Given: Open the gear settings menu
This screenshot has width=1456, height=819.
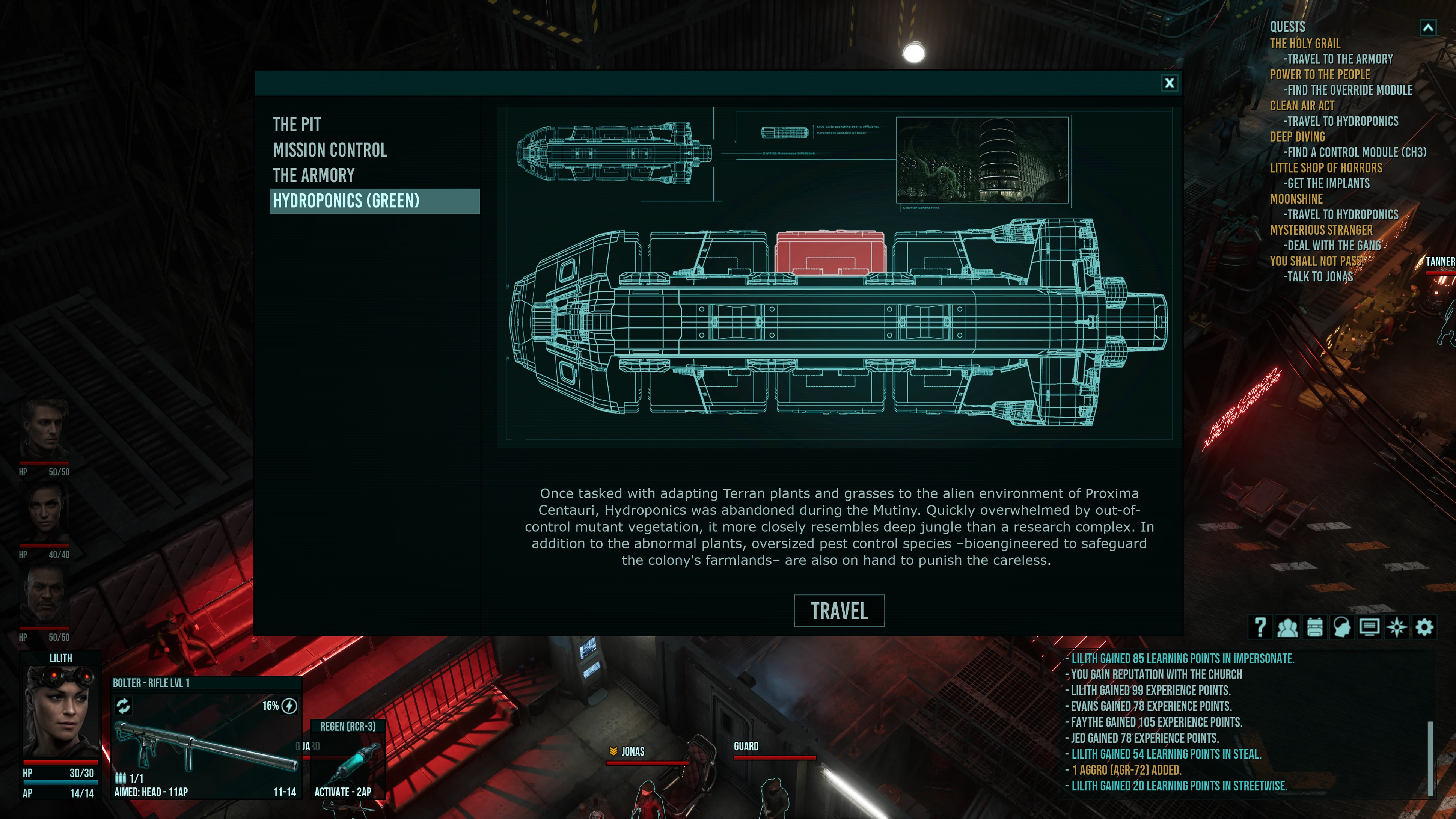Looking at the screenshot, I should [1424, 627].
